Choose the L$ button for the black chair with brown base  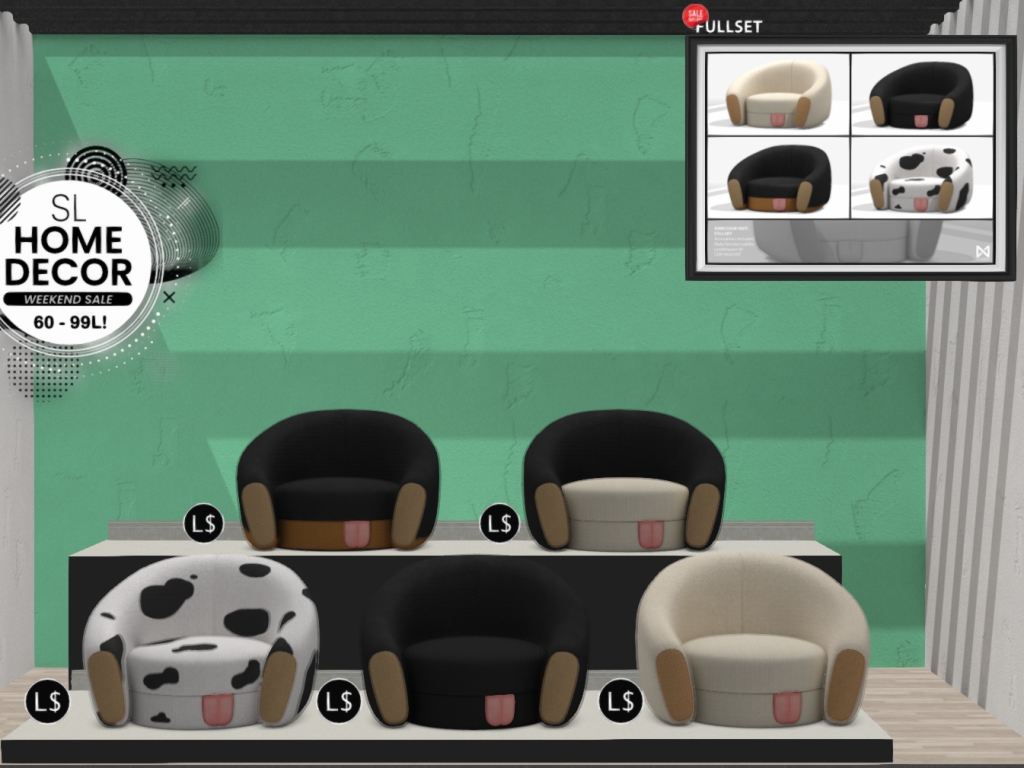[203, 523]
